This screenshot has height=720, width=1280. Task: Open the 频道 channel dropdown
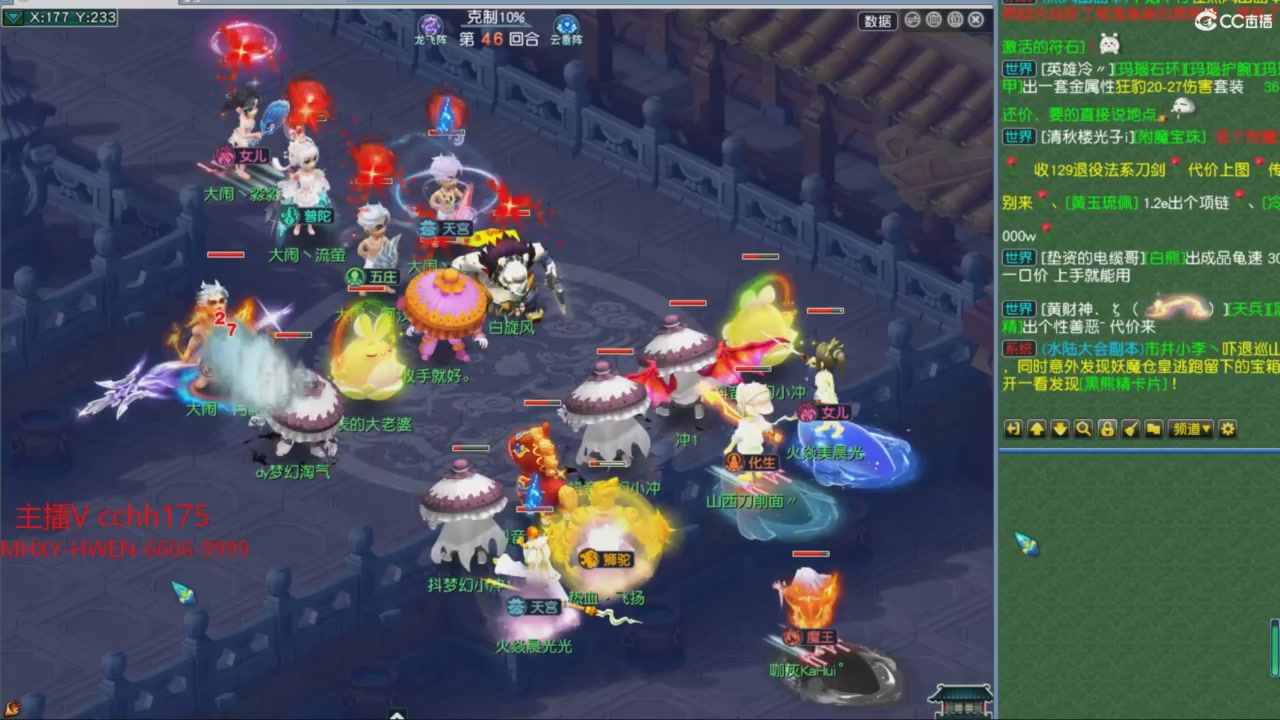(x=1189, y=429)
